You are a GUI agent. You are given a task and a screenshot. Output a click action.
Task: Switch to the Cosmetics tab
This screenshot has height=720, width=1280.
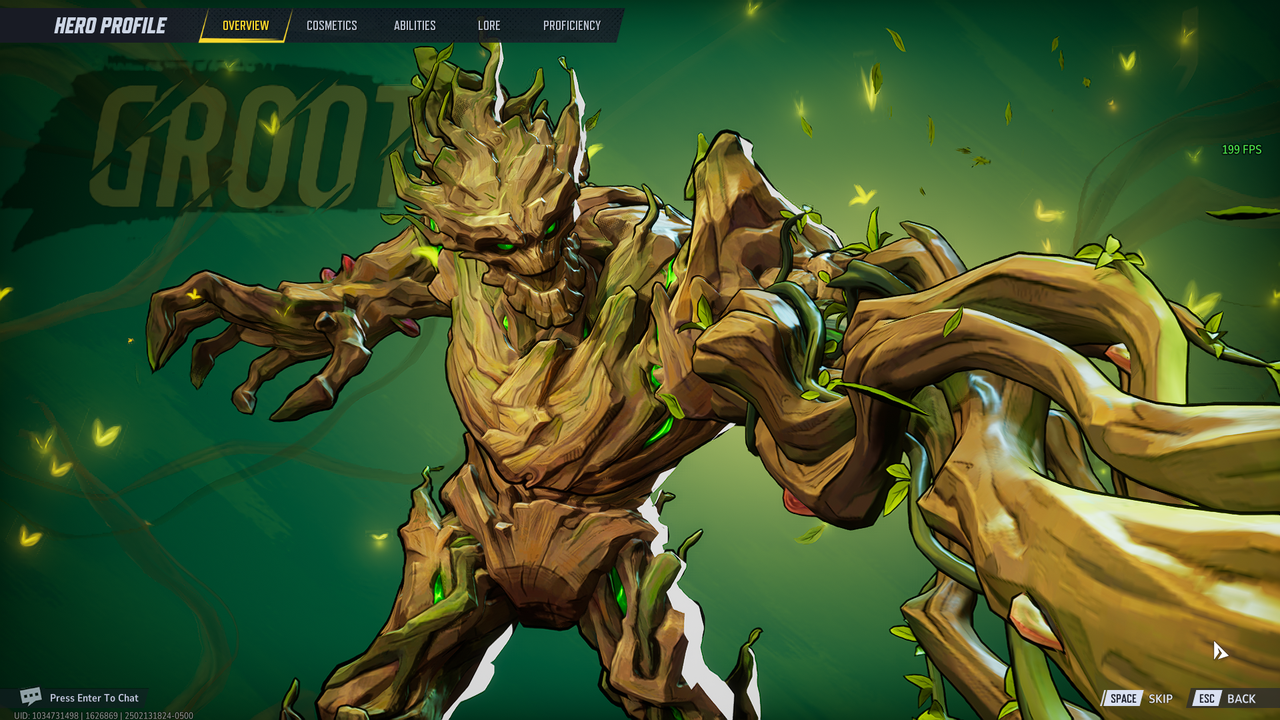click(331, 25)
